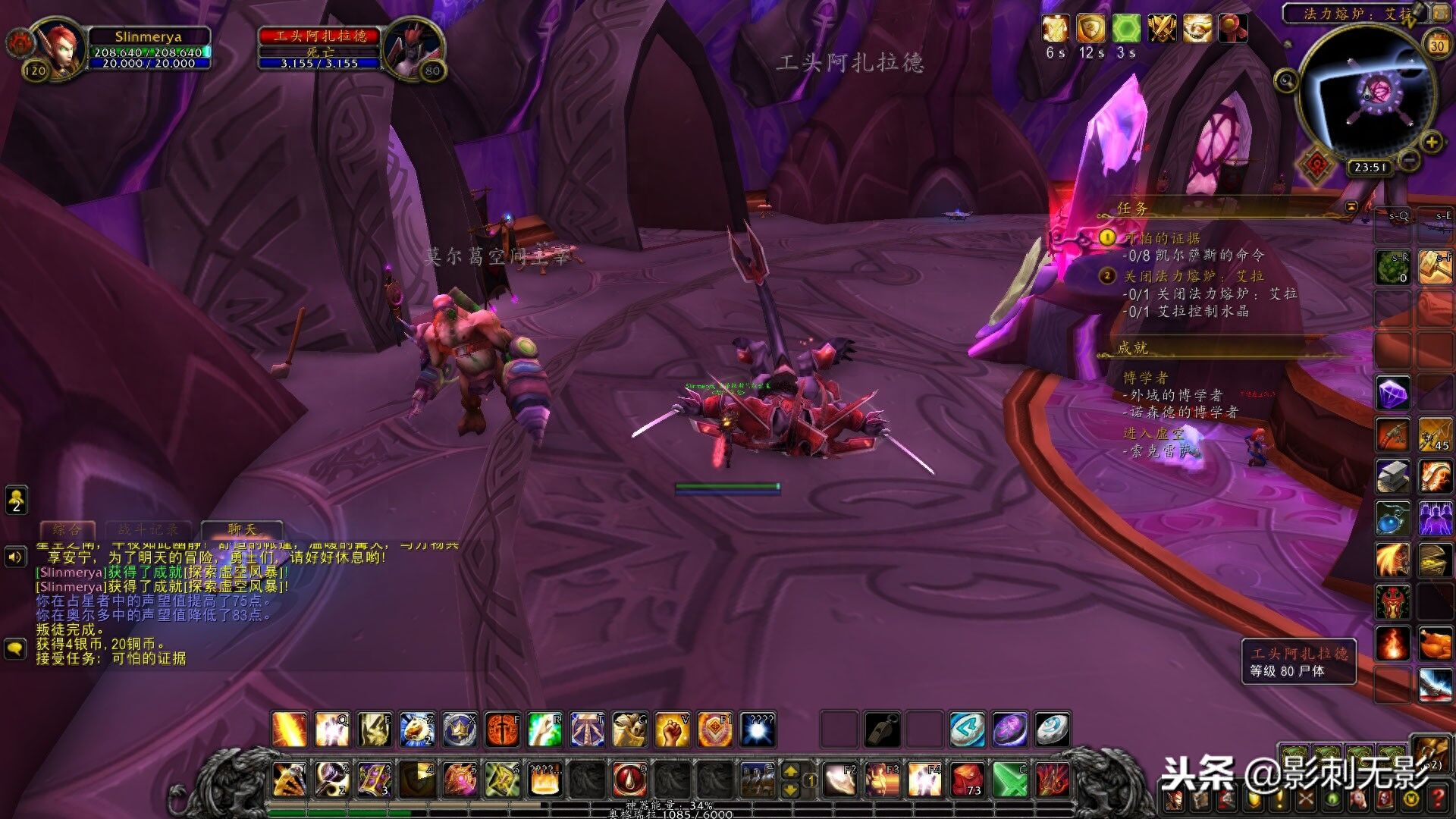
Task: Activate the golden fist ability
Action: tap(672, 730)
